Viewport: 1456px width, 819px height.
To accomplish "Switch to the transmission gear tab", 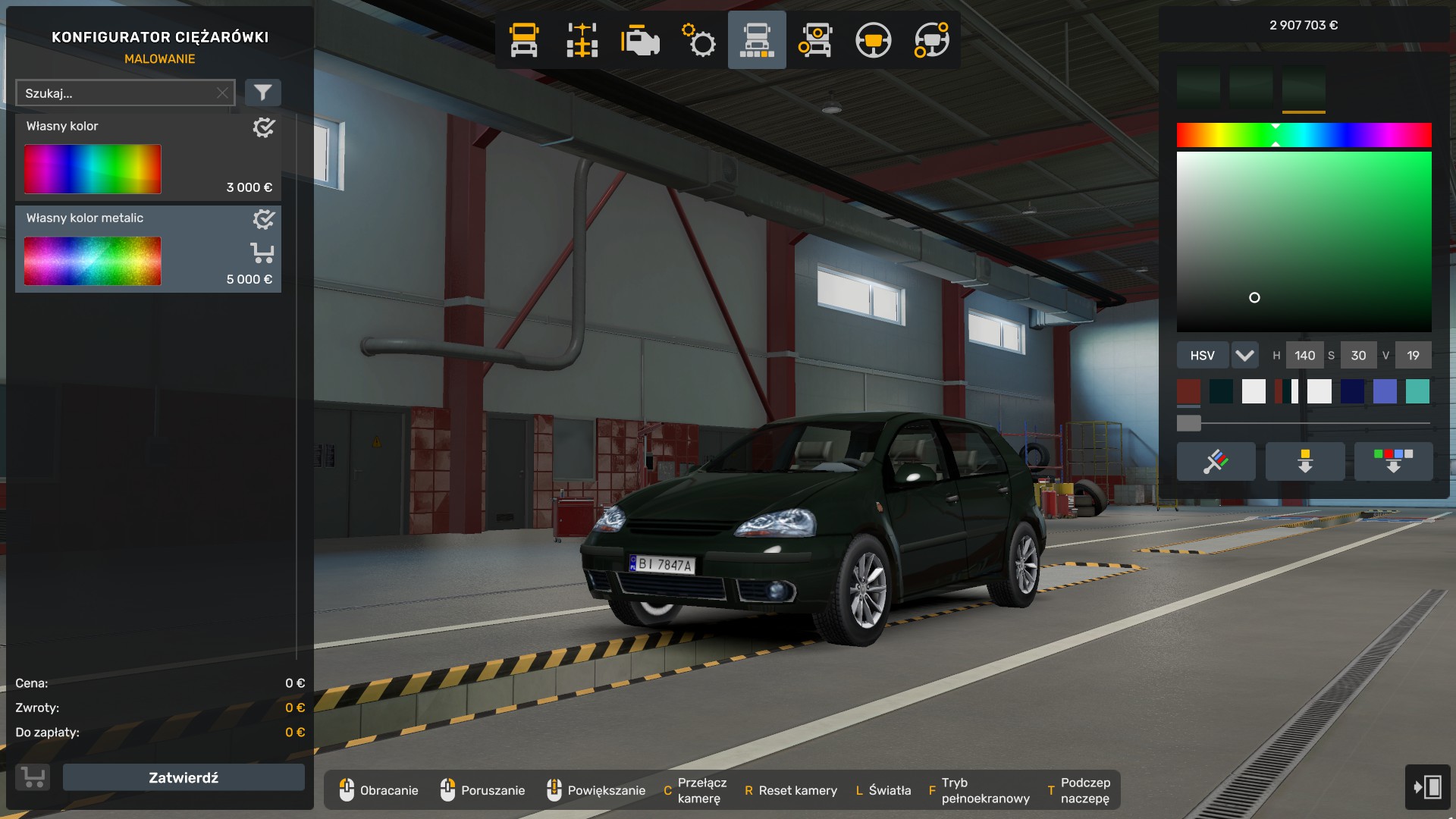I will coord(698,40).
